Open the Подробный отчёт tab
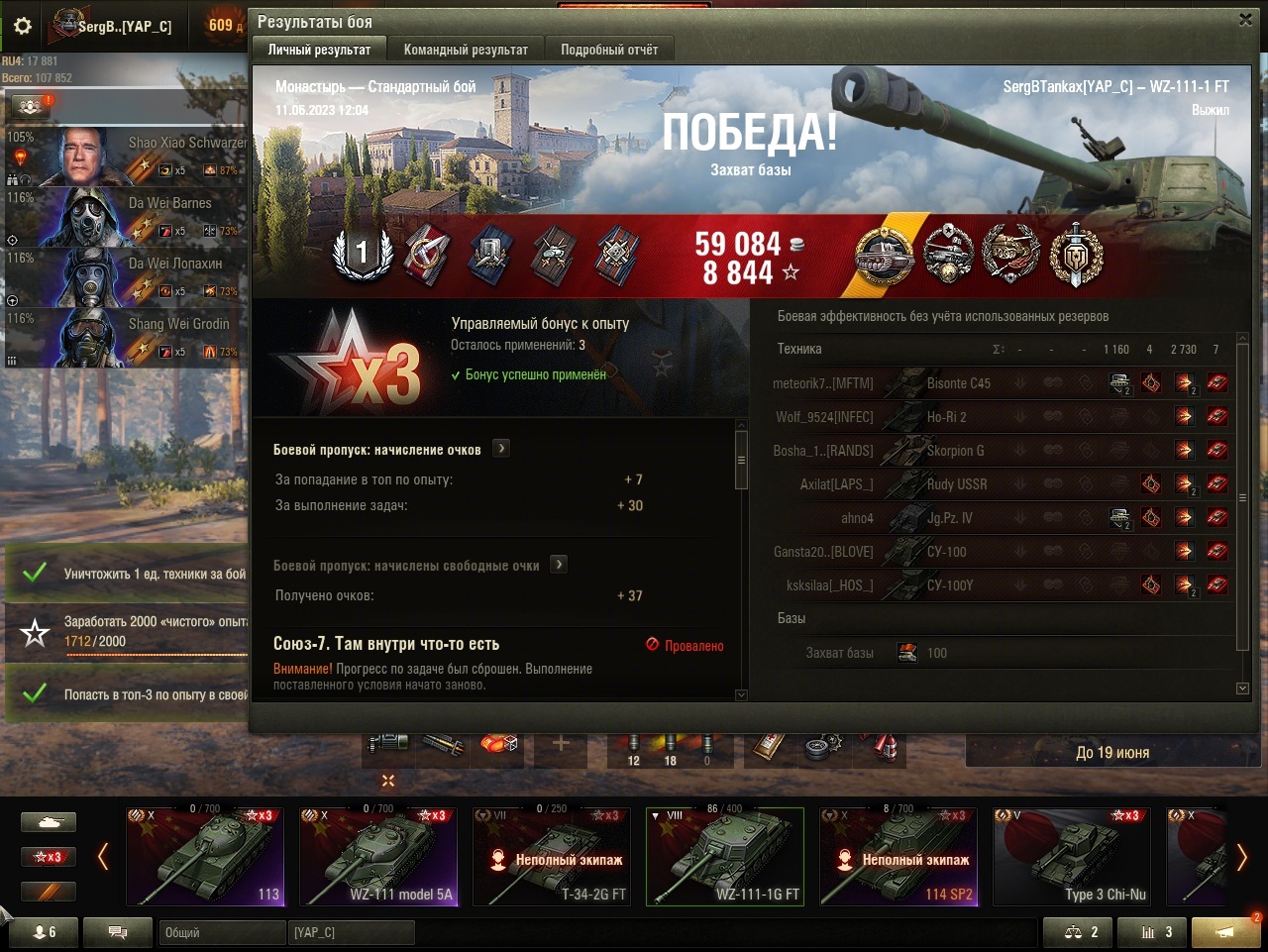1268x952 pixels. tap(609, 50)
